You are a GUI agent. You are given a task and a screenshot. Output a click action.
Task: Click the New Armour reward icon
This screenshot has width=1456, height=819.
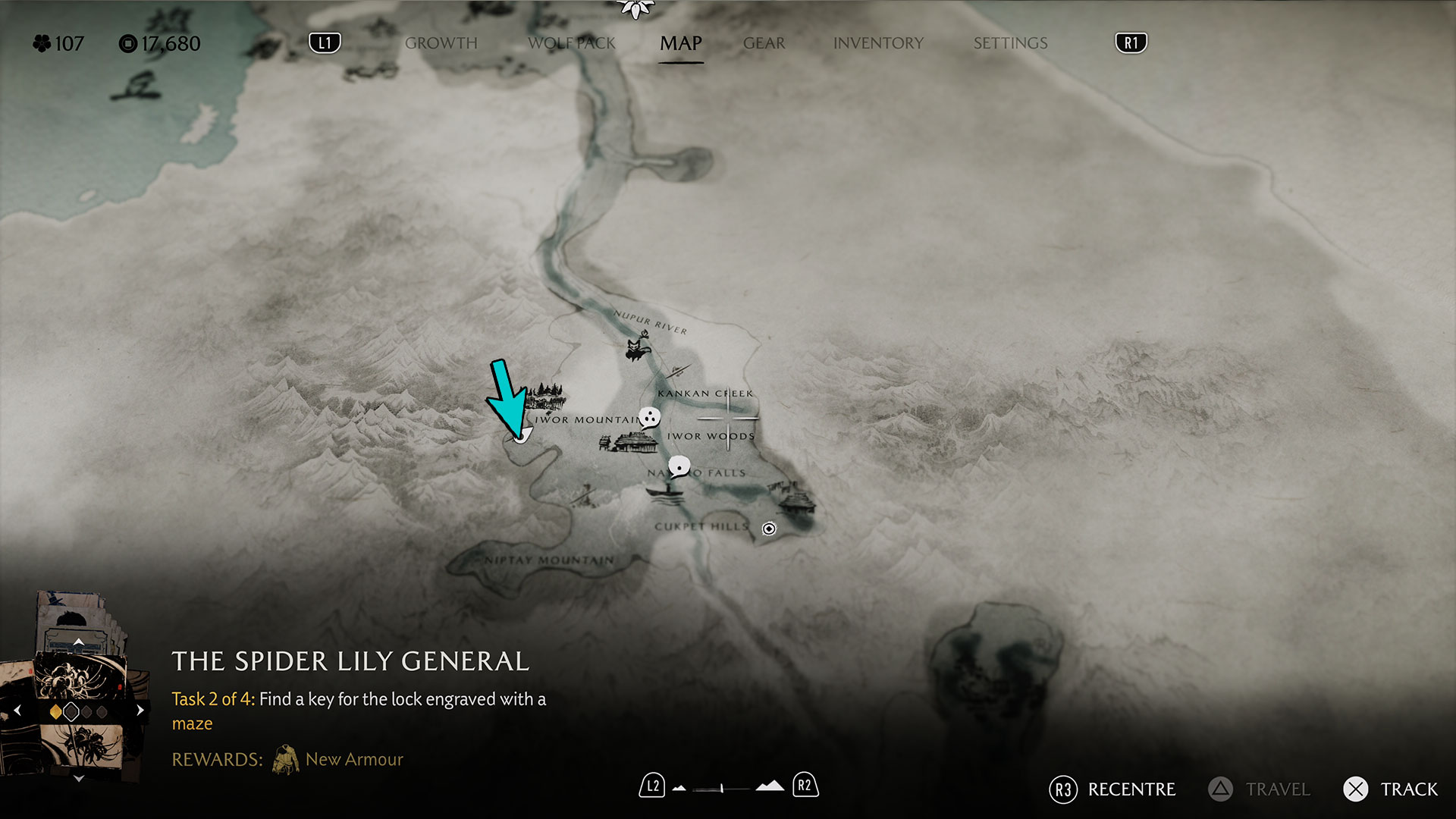click(285, 760)
